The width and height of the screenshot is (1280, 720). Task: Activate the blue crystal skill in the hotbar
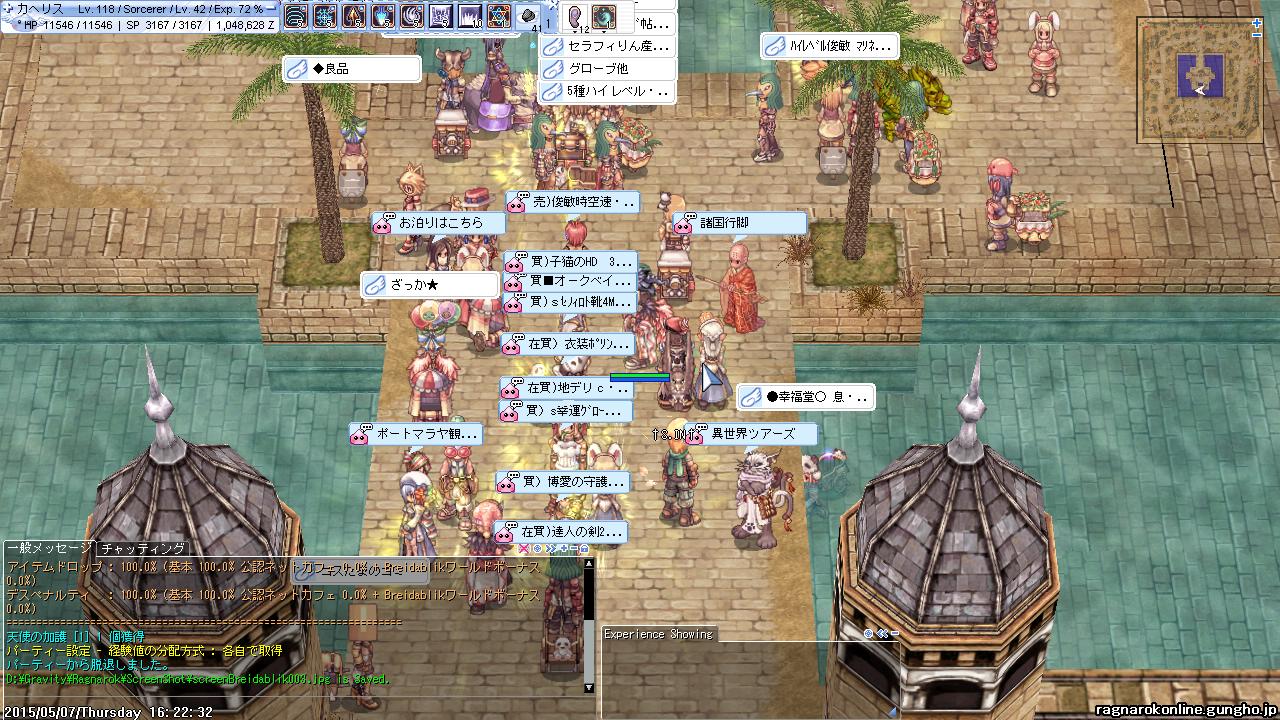pos(382,17)
